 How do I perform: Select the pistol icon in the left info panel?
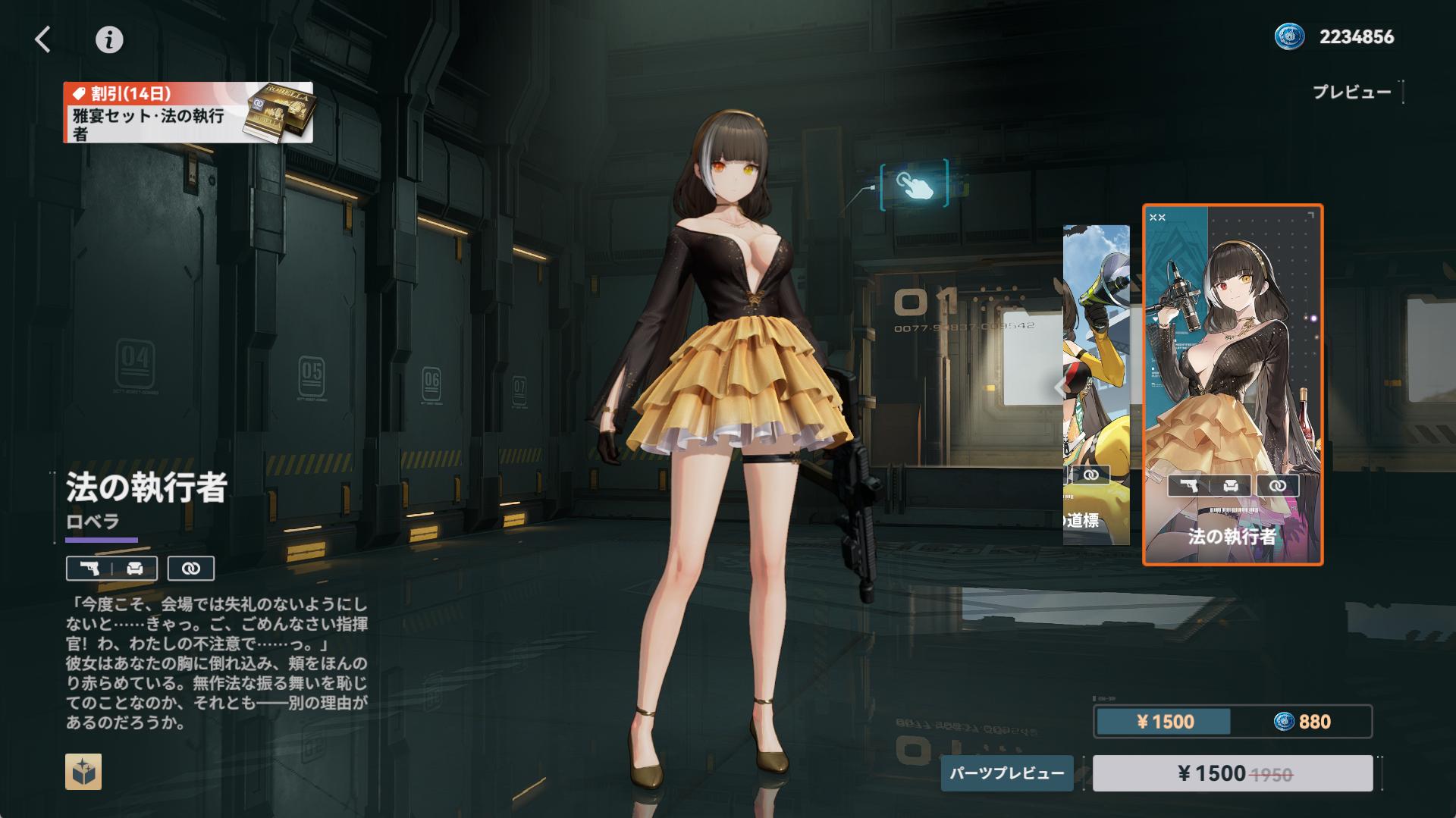coord(89,569)
